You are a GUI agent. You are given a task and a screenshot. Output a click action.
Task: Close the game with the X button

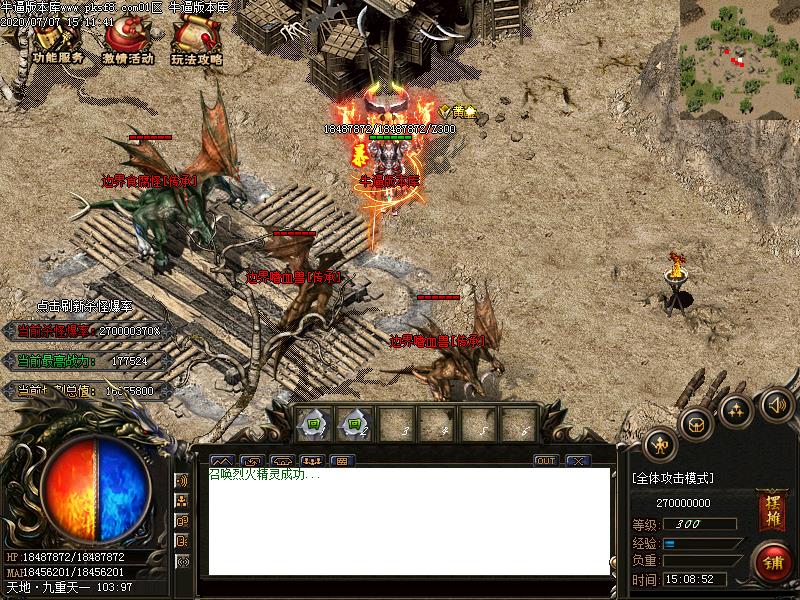click(x=577, y=461)
